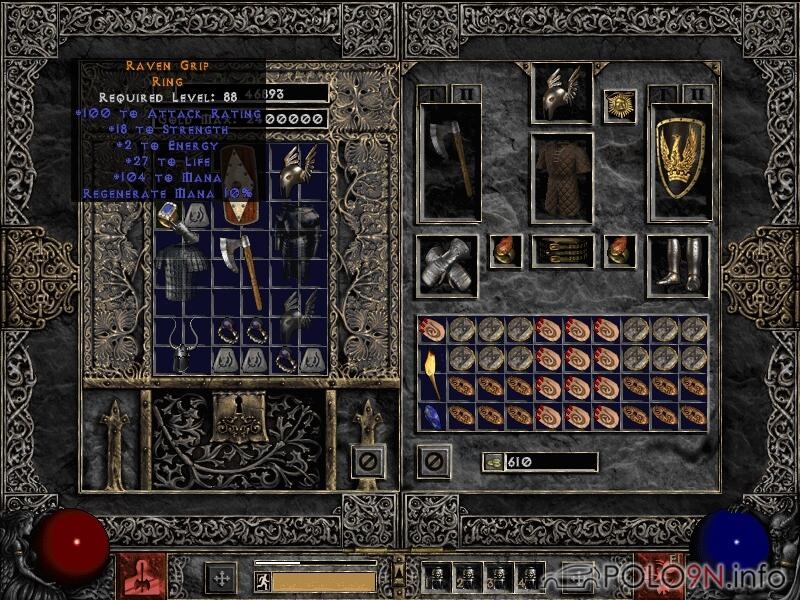Select the horned helmet in stash

point(182,345)
